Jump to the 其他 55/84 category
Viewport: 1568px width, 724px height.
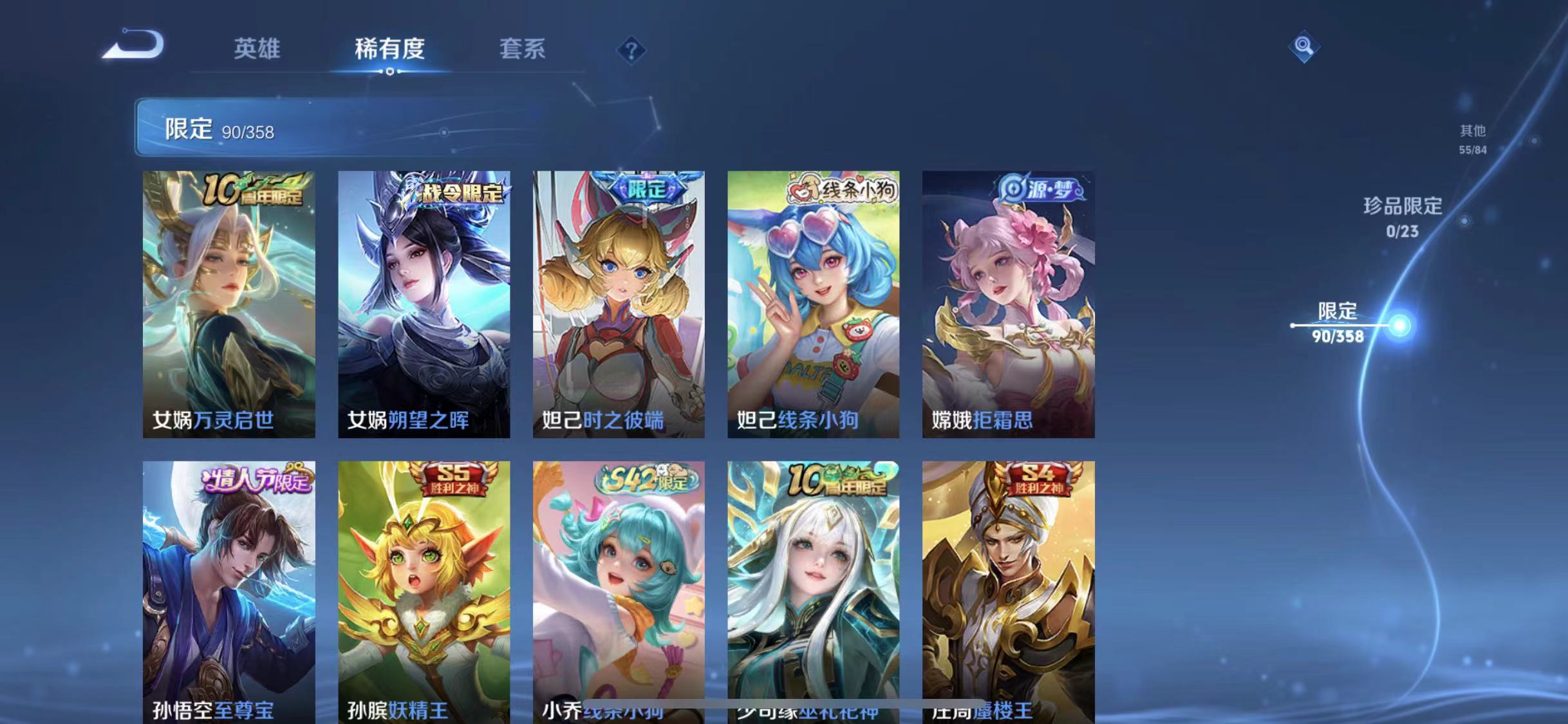click(x=1473, y=138)
